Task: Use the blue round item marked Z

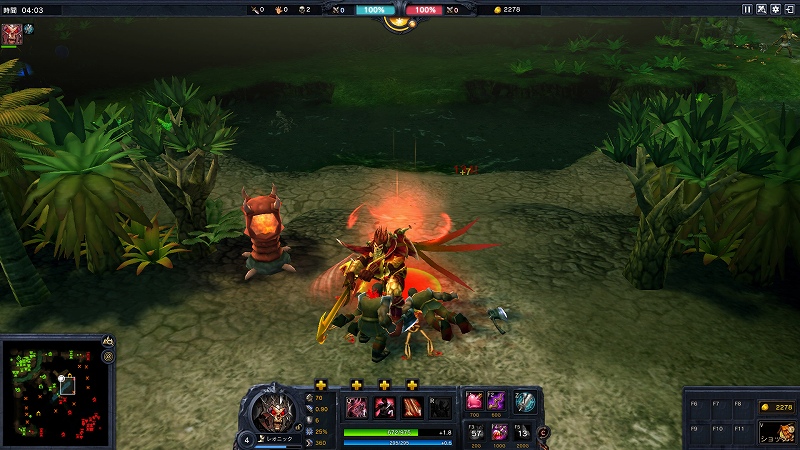Action: pos(525,402)
